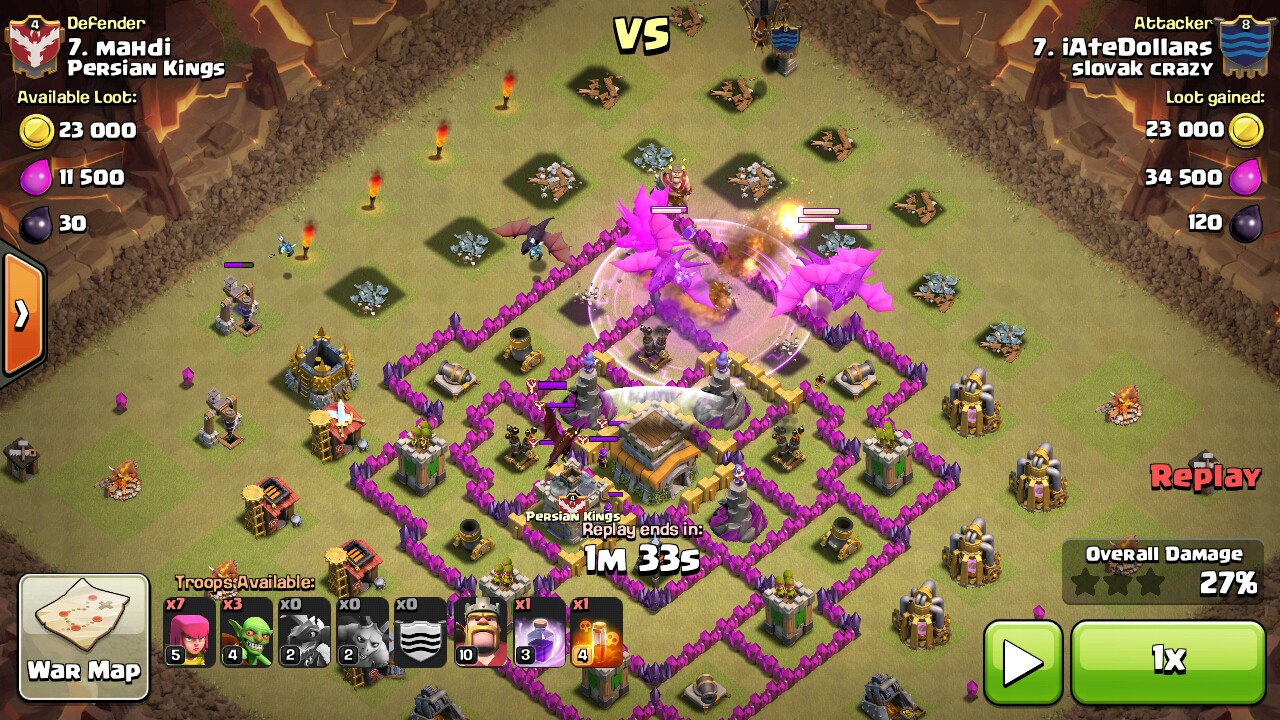The image size is (1280, 720).
Task: Select the greyed-out Dragon troop slot
Action: 305,632
